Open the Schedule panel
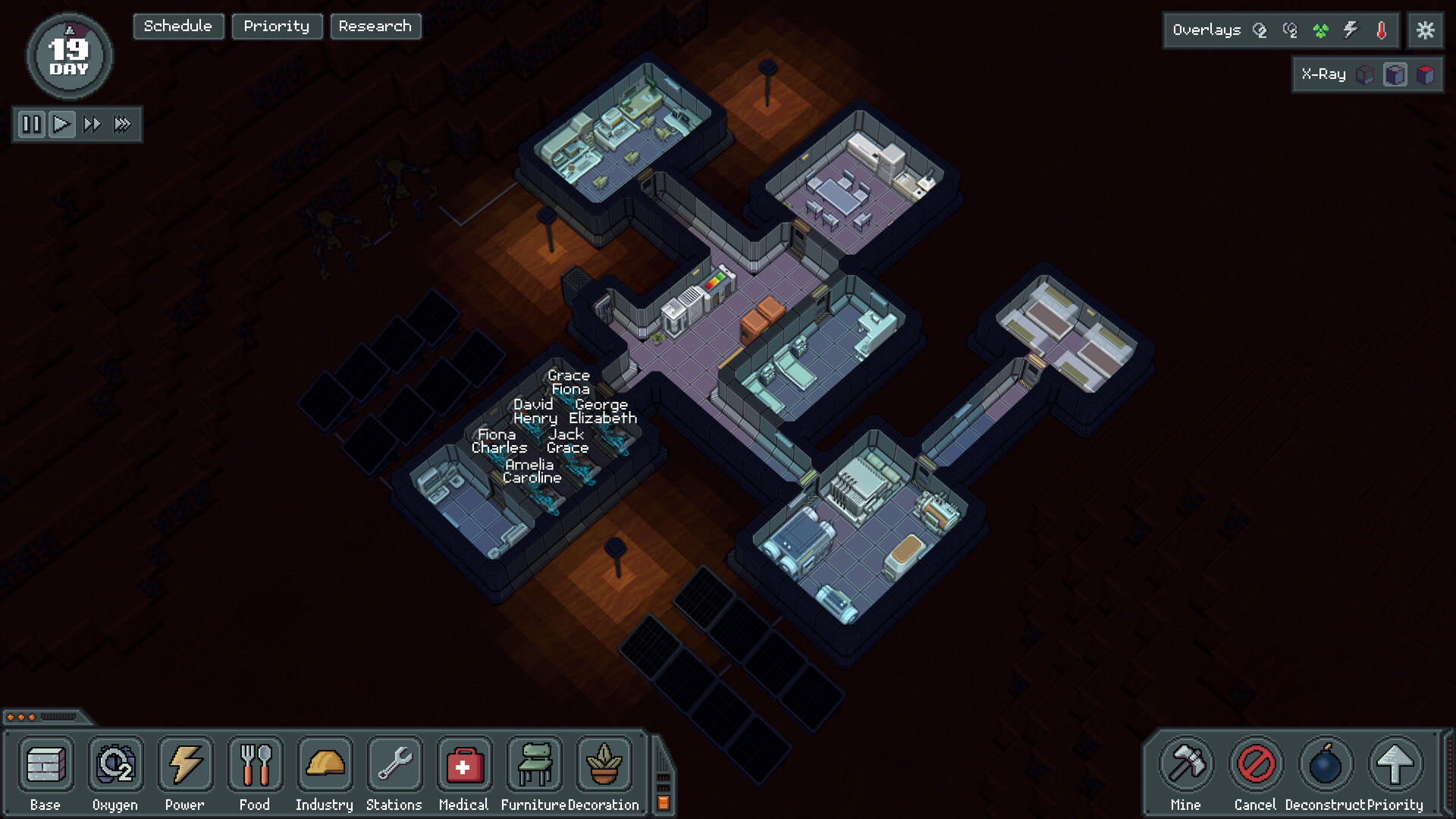 (177, 26)
